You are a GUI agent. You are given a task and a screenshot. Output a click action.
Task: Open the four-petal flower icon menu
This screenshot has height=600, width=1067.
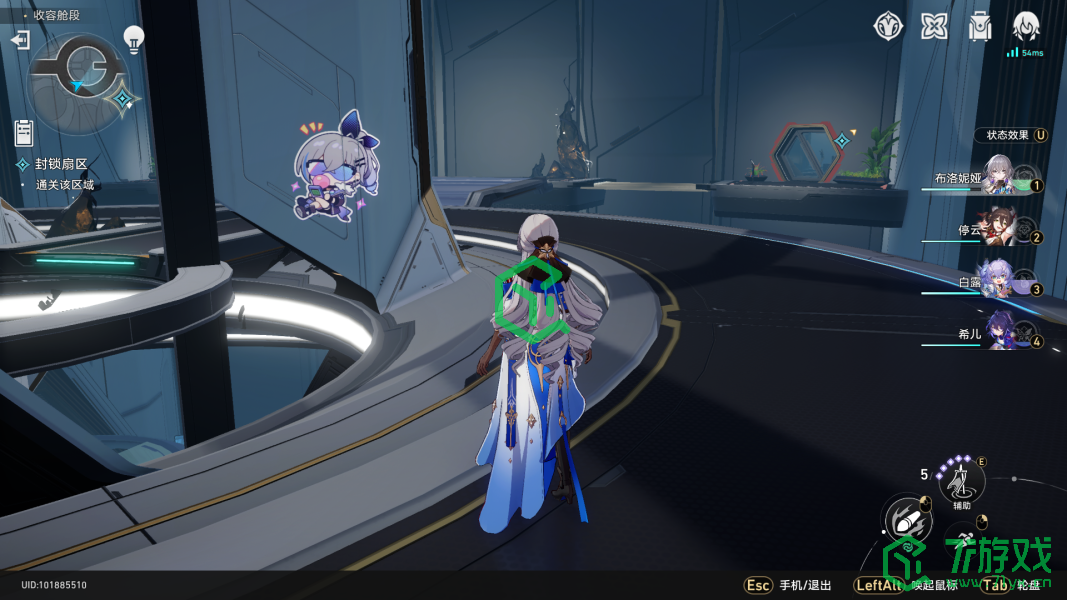point(935,26)
